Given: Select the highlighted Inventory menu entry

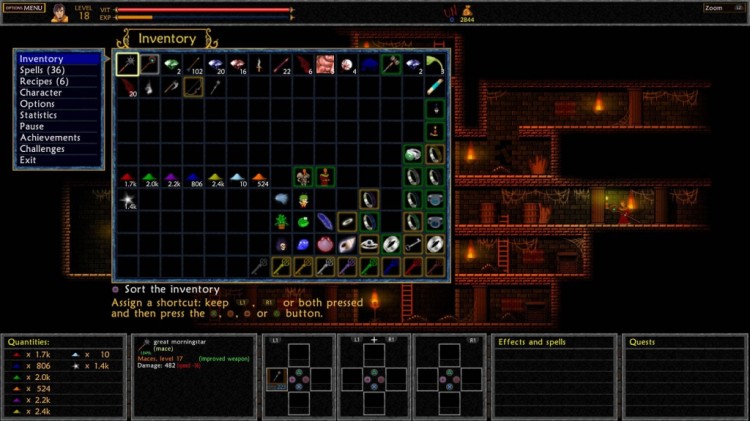Looking at the screenshot, I should pyautogui.click(x=41, y=59).
